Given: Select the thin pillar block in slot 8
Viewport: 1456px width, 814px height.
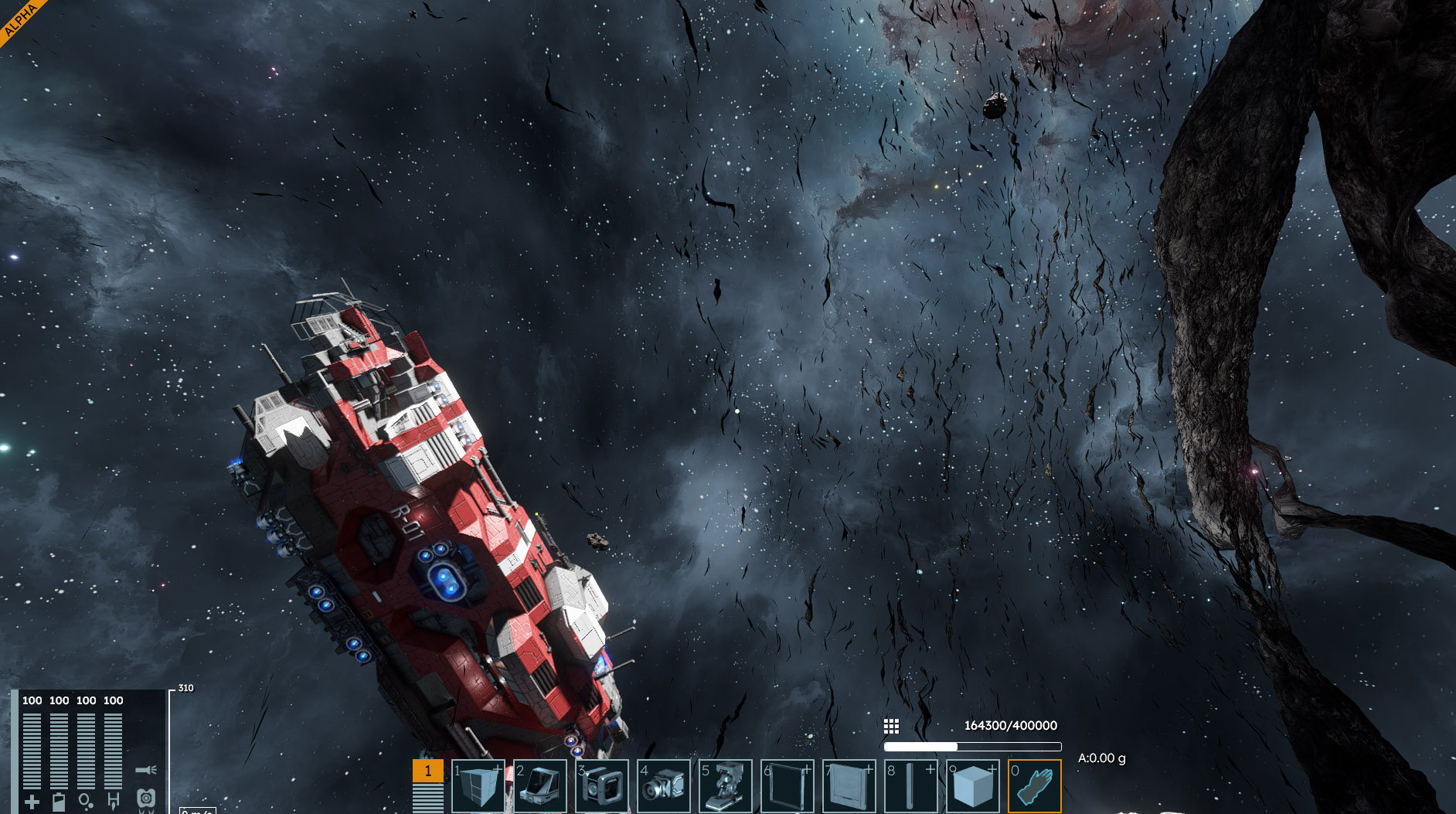Looking at the screenshot, I should [x=910, y=786].
